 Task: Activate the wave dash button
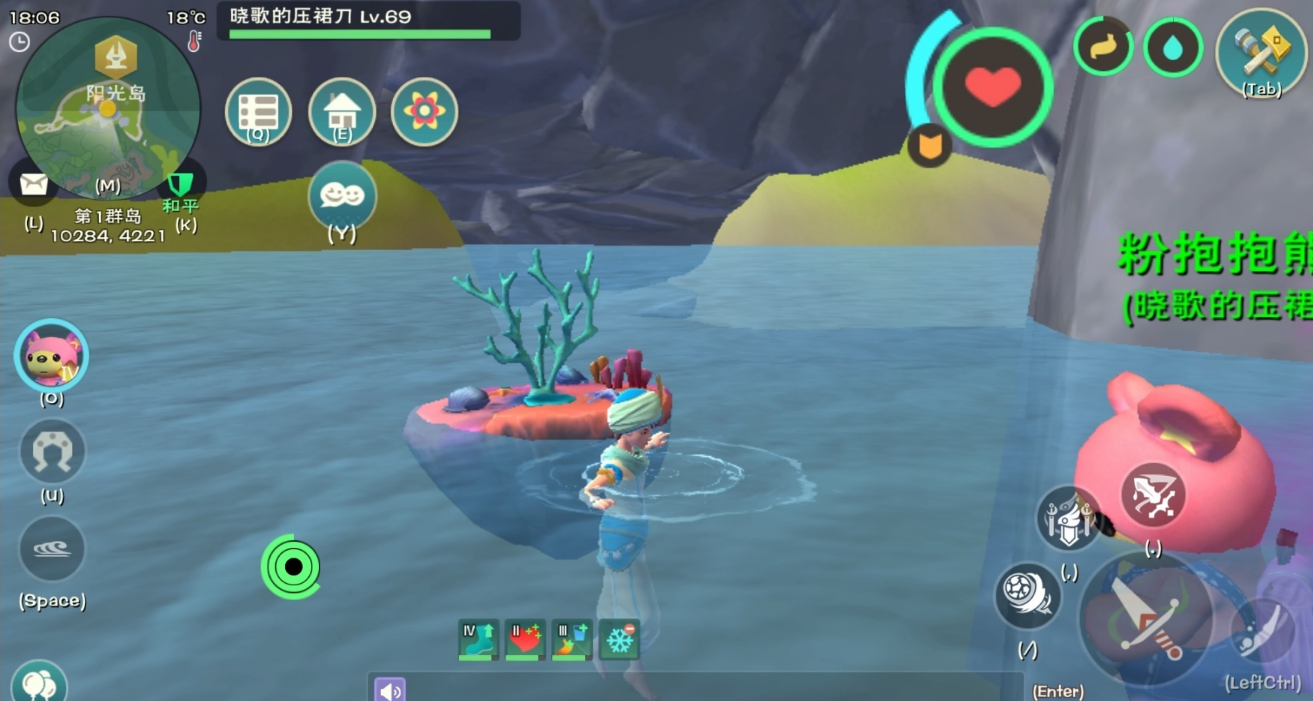tap(52, 549)
